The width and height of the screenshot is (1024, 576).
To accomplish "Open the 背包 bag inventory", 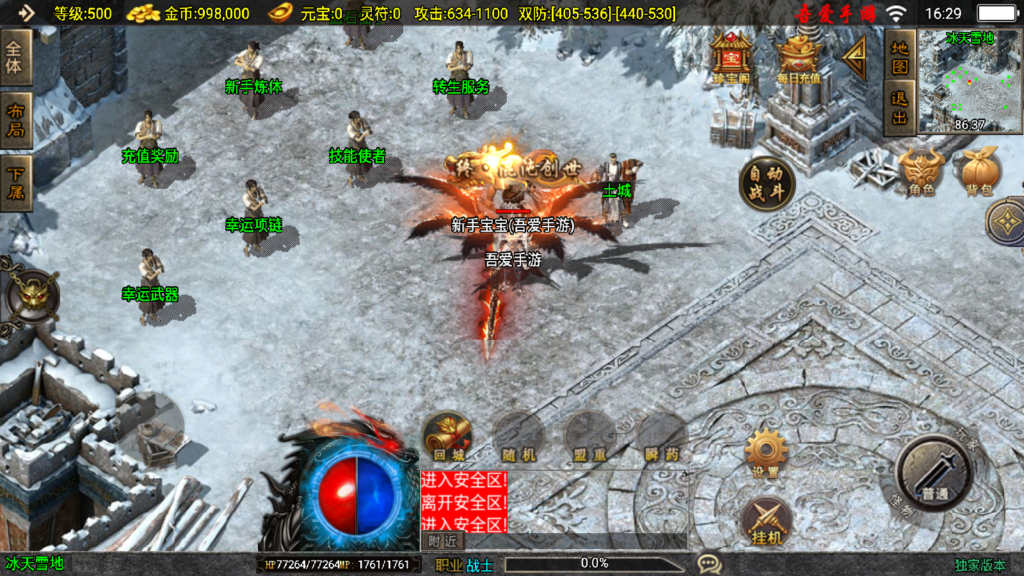I will point(977,172).
